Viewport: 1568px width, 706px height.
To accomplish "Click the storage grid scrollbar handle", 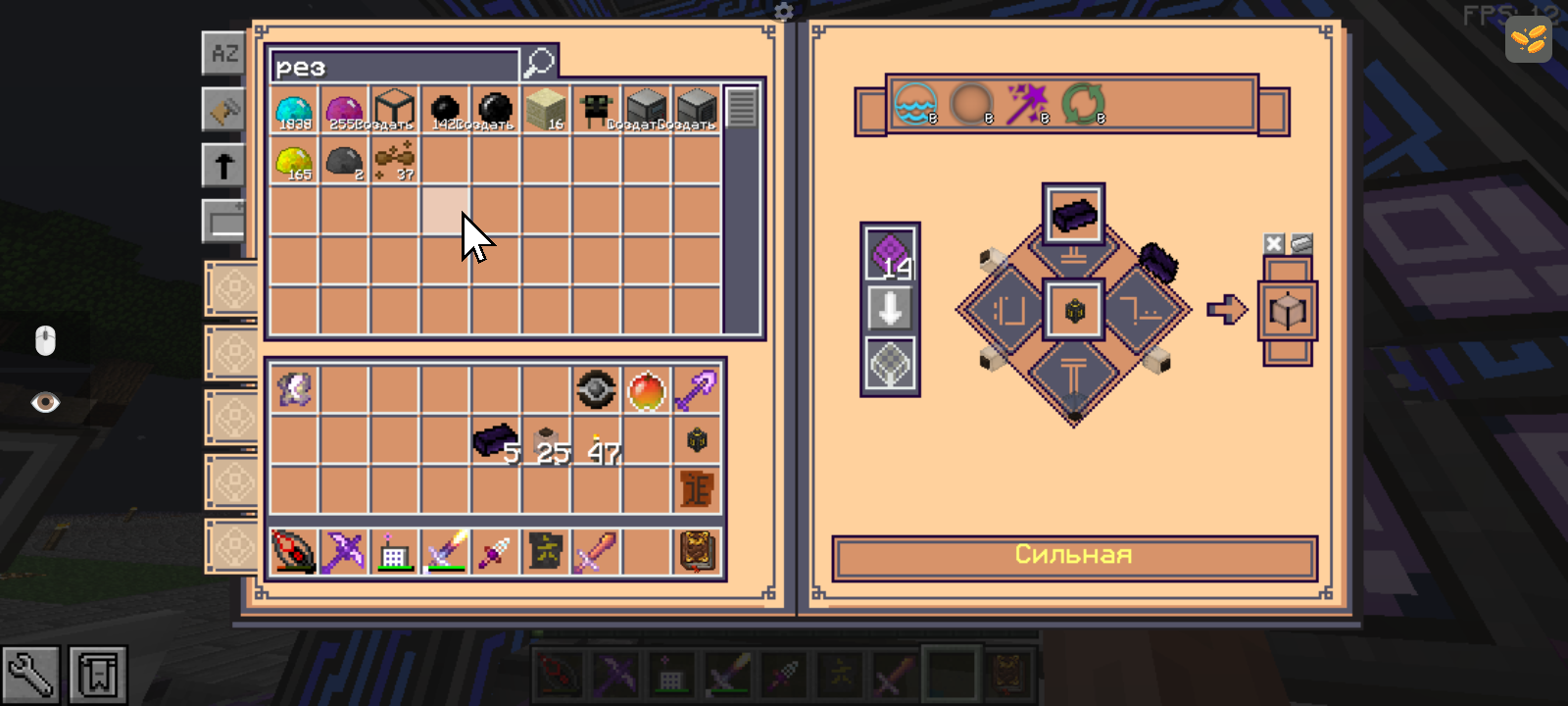I will point(741,108).
